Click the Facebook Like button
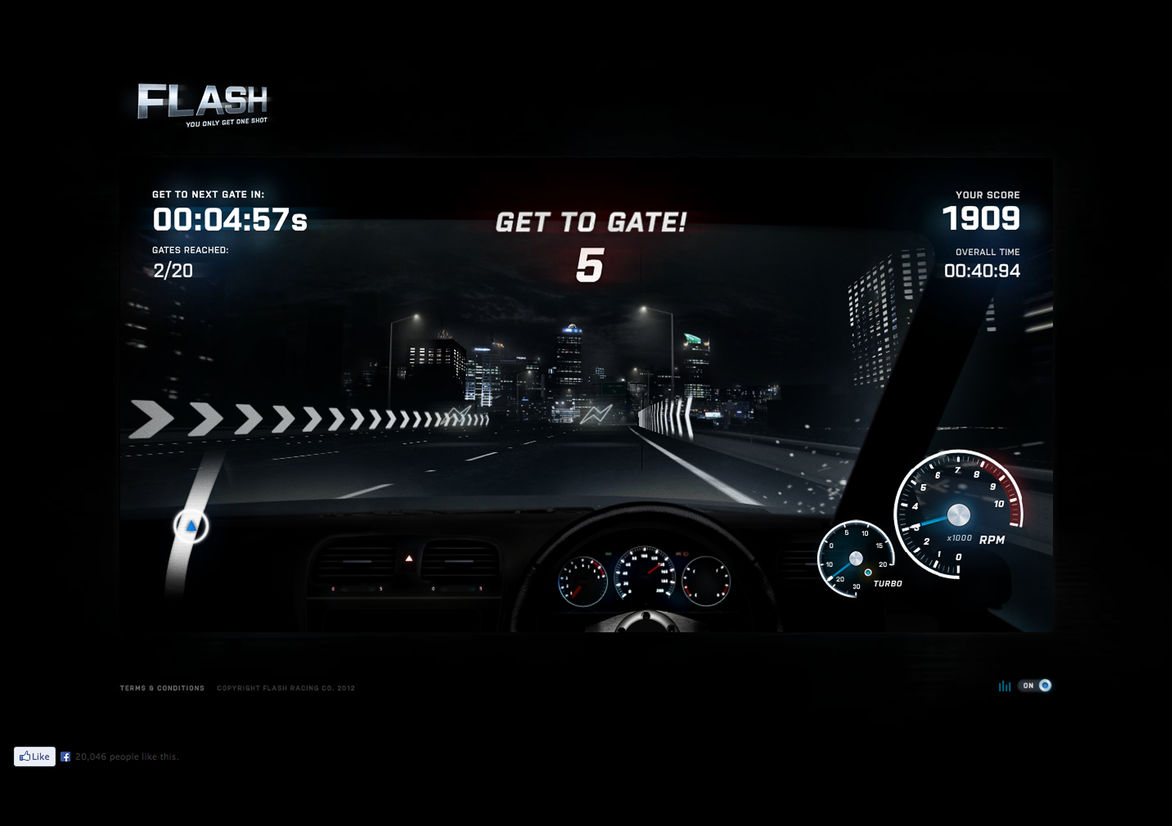The image size is (1172, 826). tap(34, 757)
